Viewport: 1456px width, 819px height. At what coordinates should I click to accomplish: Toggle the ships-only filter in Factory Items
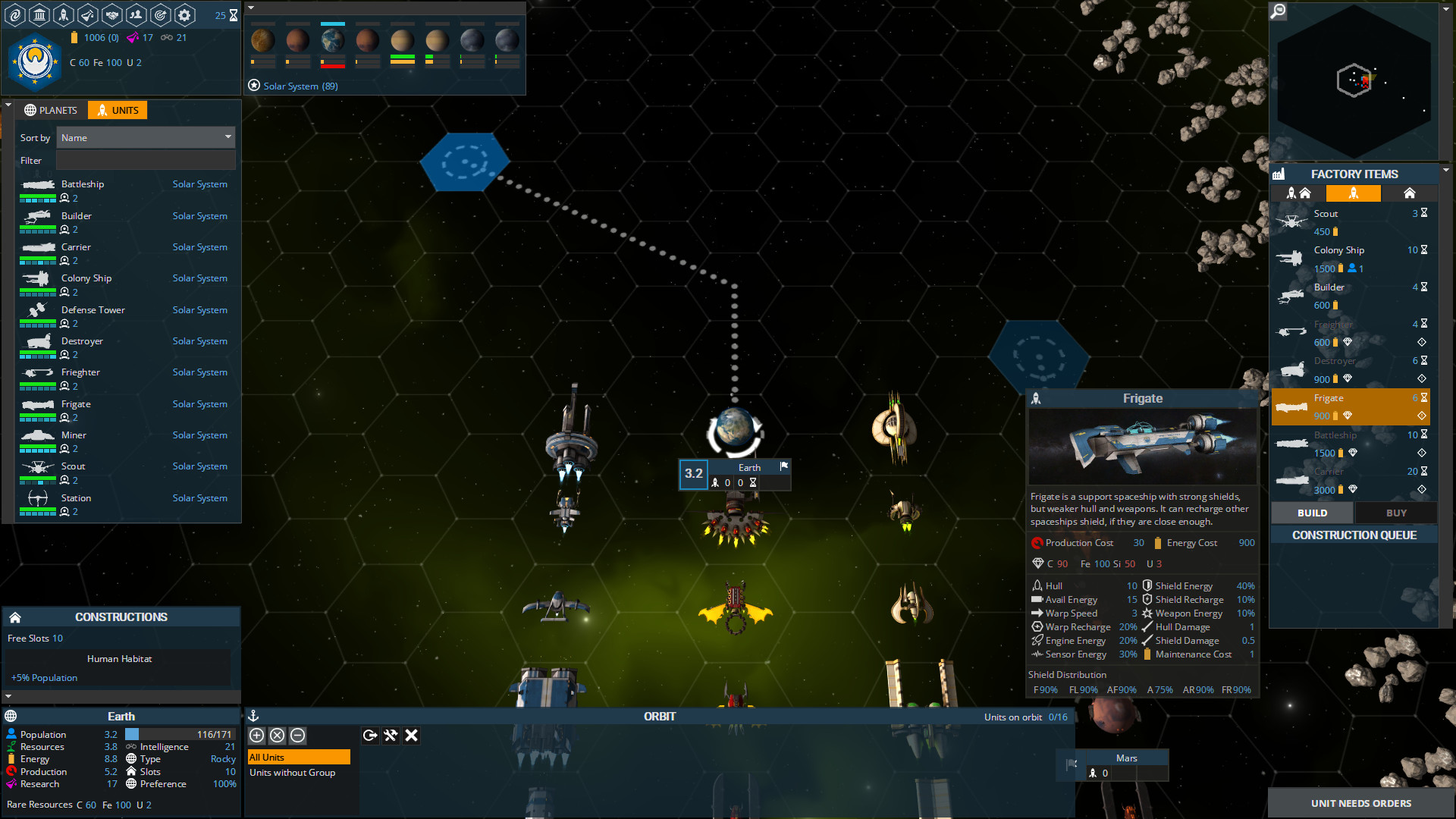(x=1354, y=193)
